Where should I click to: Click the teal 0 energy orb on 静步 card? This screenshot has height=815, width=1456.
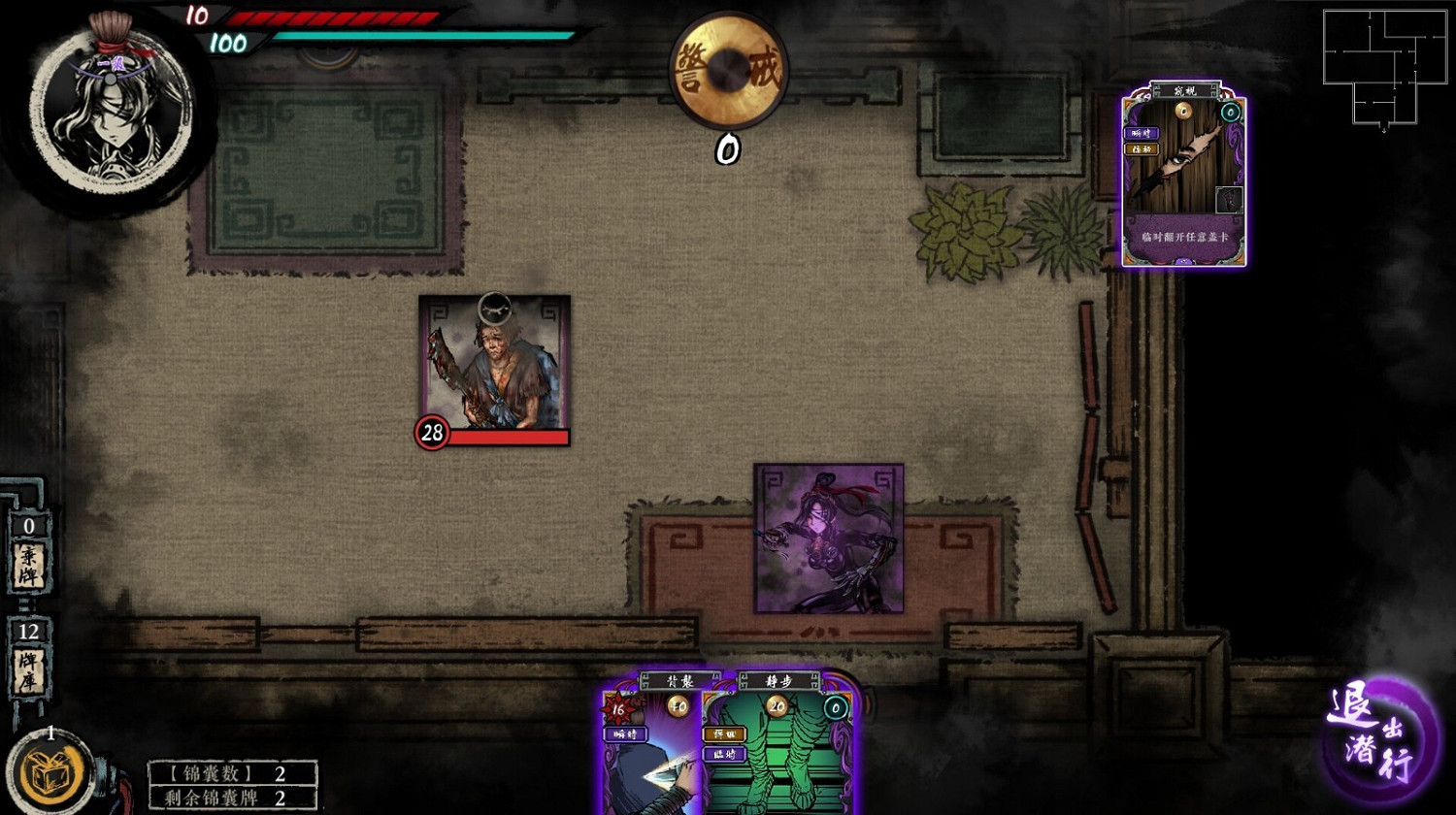tap(834, 709)
